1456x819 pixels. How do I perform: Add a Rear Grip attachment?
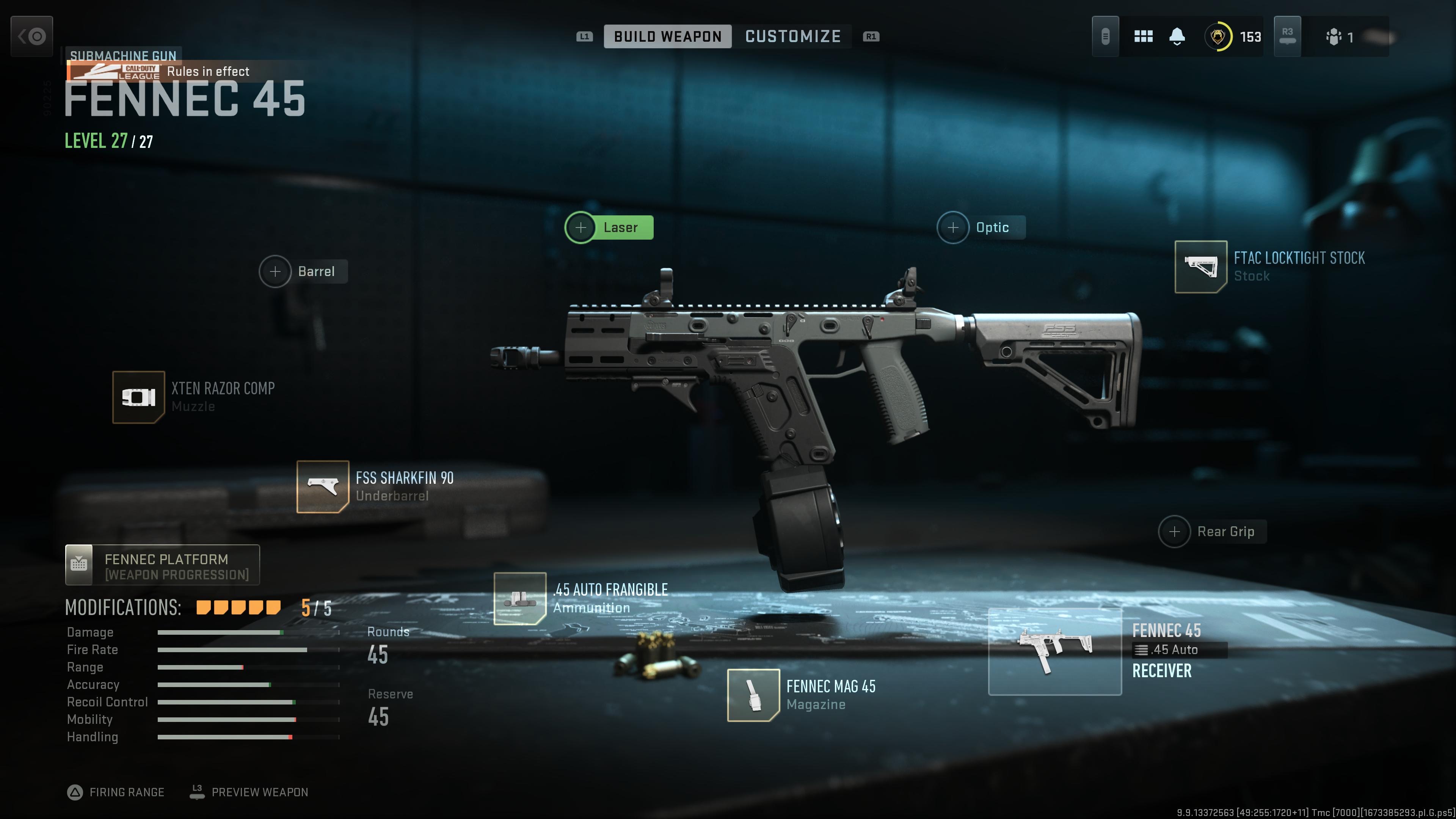pos(1212,532)
